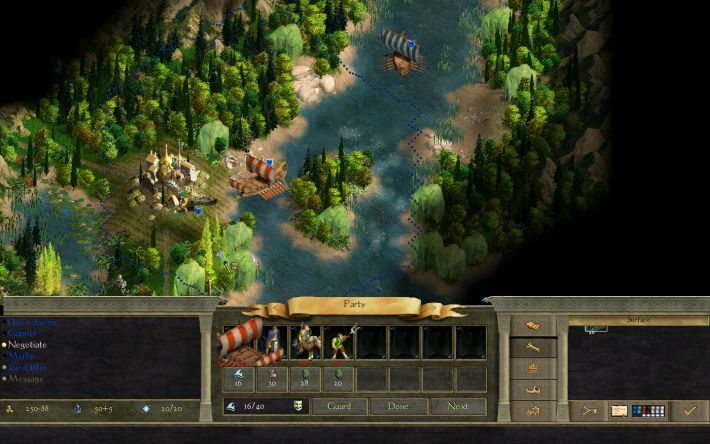This screenshot has height=444, width=710.
Task: Open the Join Offer message
Action: coord(30,366)
